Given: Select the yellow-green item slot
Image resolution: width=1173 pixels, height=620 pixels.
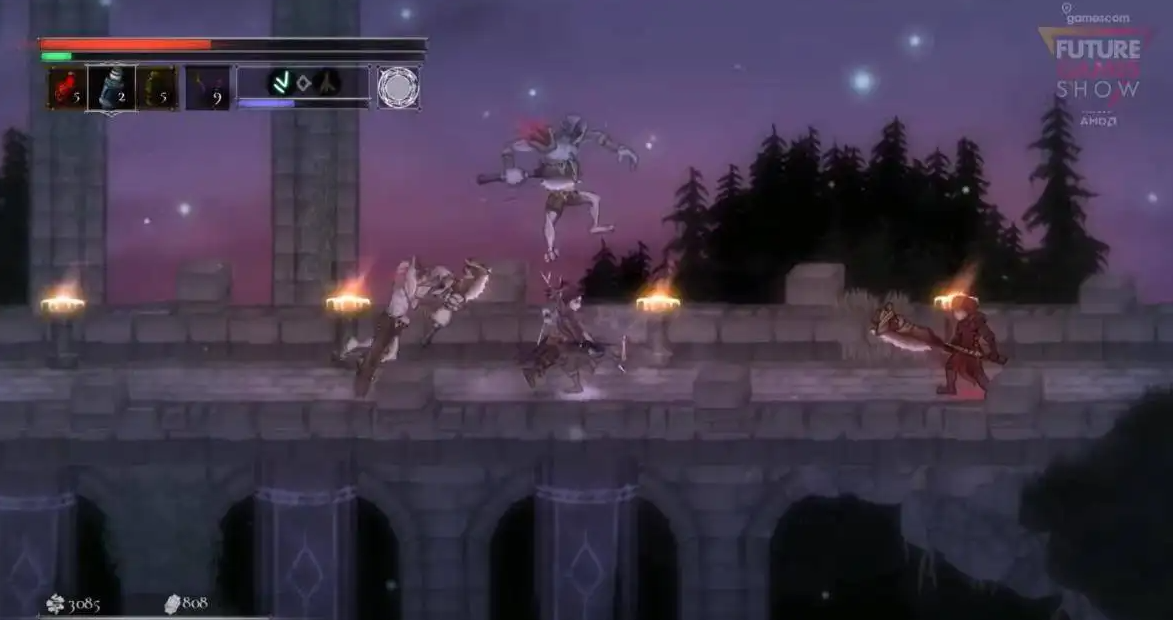Looking at the screenshot, I should 157,88.
